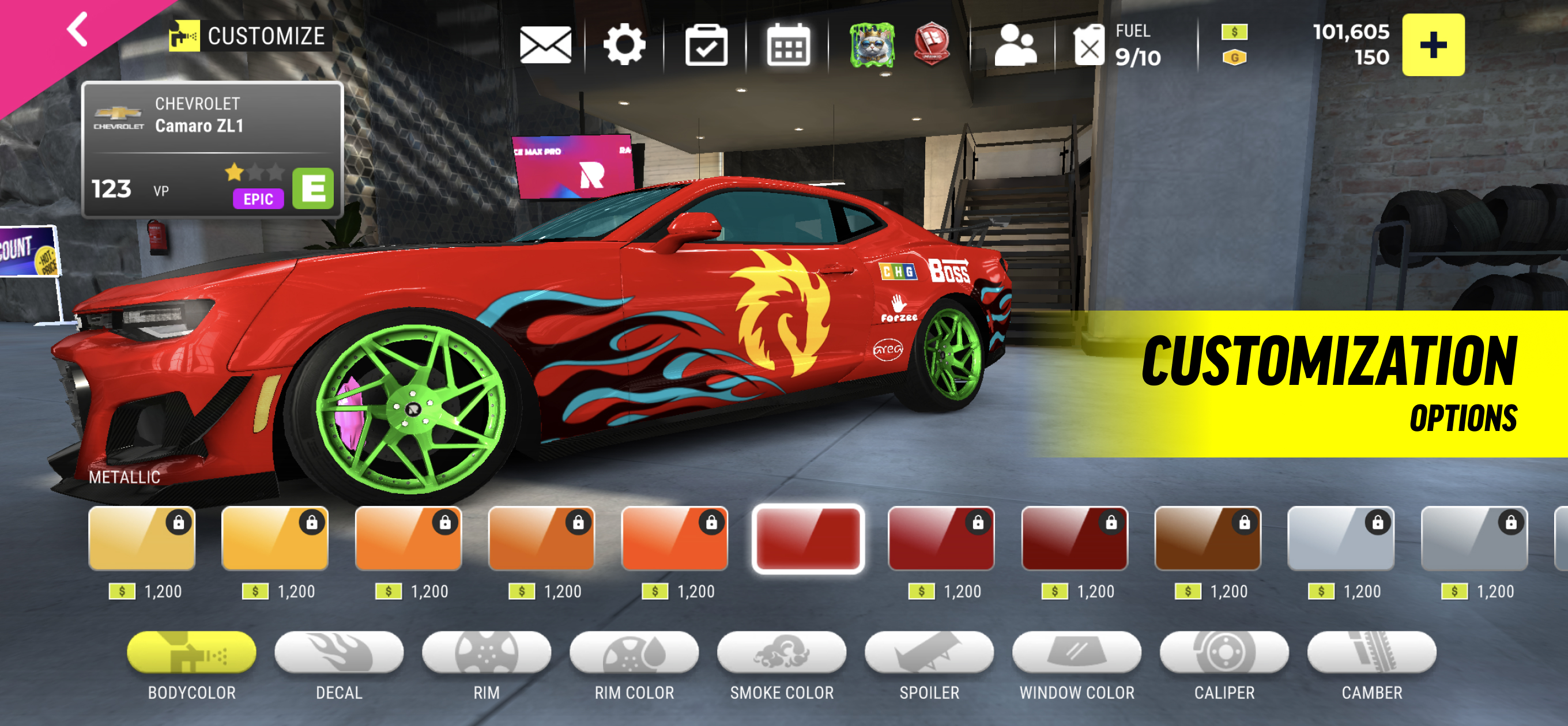Open the friends icon in top bar

coord(1017,45)
